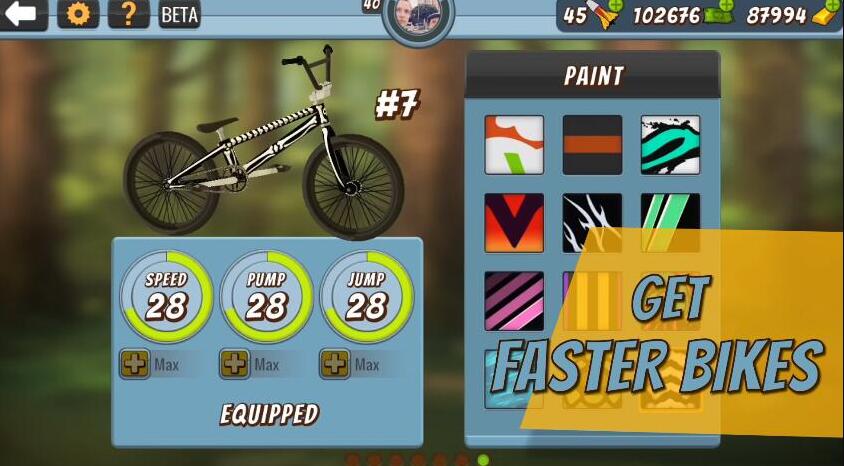
Task: Choose the black paint with orange stripe
Action: point(592,145)
